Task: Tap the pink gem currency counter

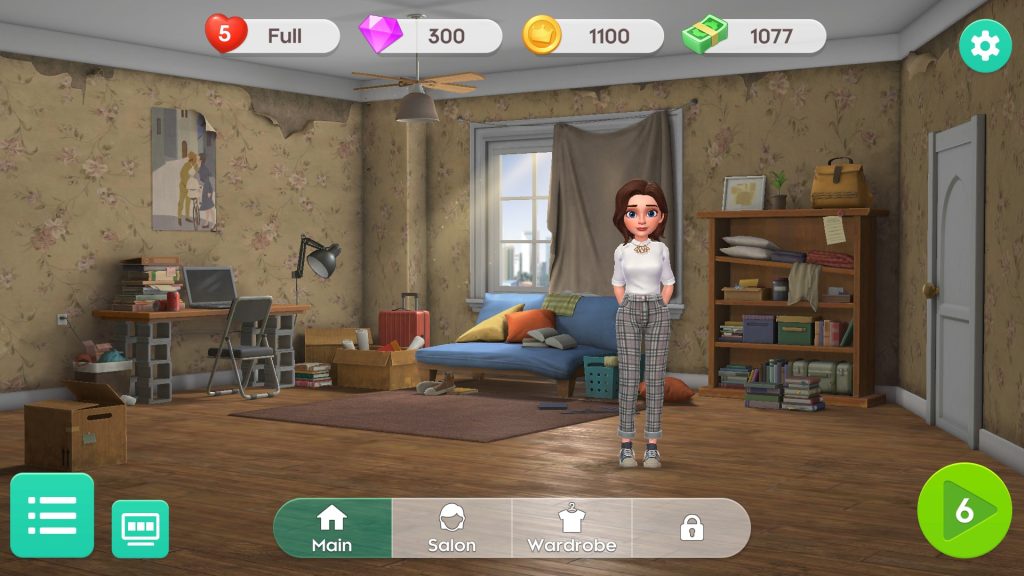Action: click(x=432, y=36)
